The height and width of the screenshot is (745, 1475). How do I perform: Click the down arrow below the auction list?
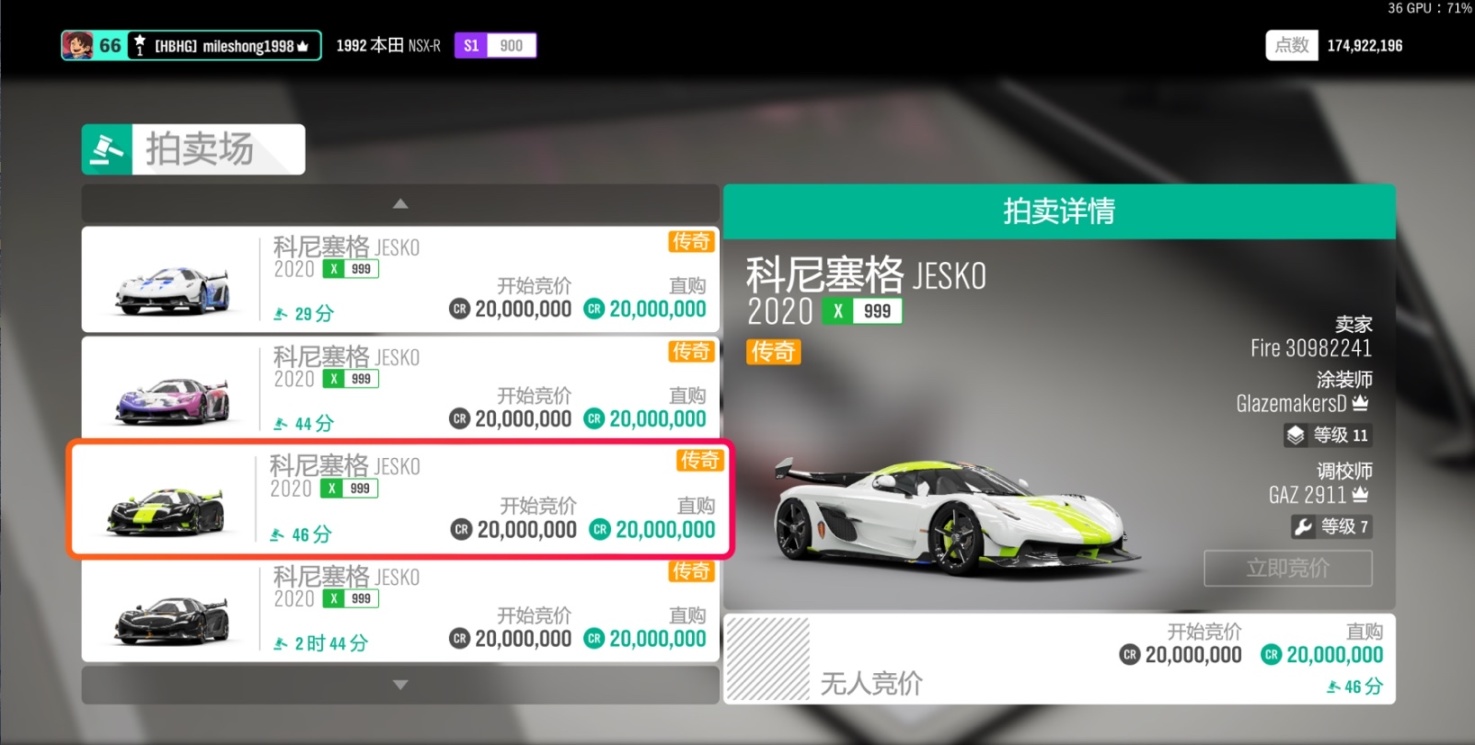400,684
